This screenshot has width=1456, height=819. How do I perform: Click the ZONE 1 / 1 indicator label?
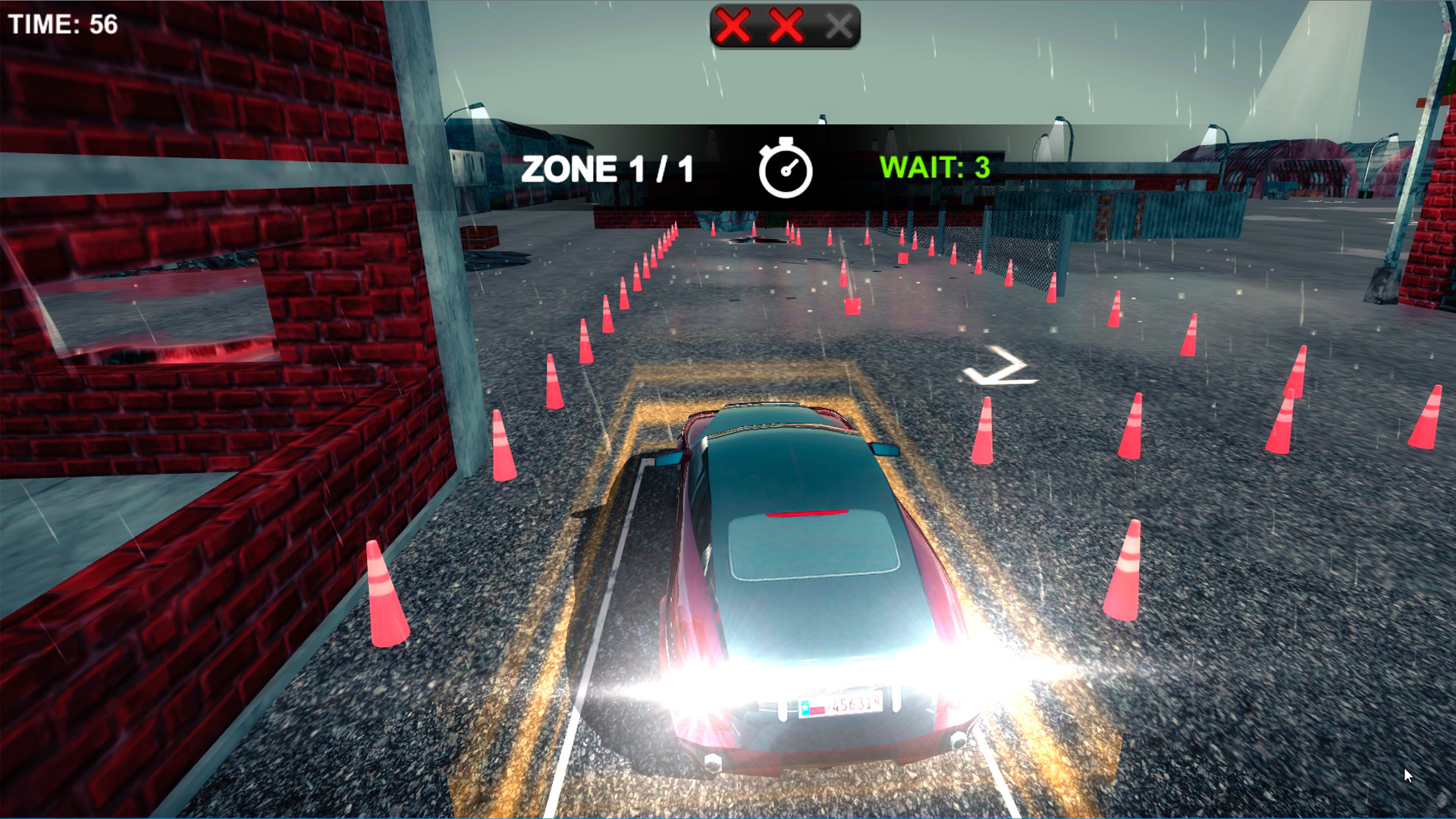pos(607,168)
